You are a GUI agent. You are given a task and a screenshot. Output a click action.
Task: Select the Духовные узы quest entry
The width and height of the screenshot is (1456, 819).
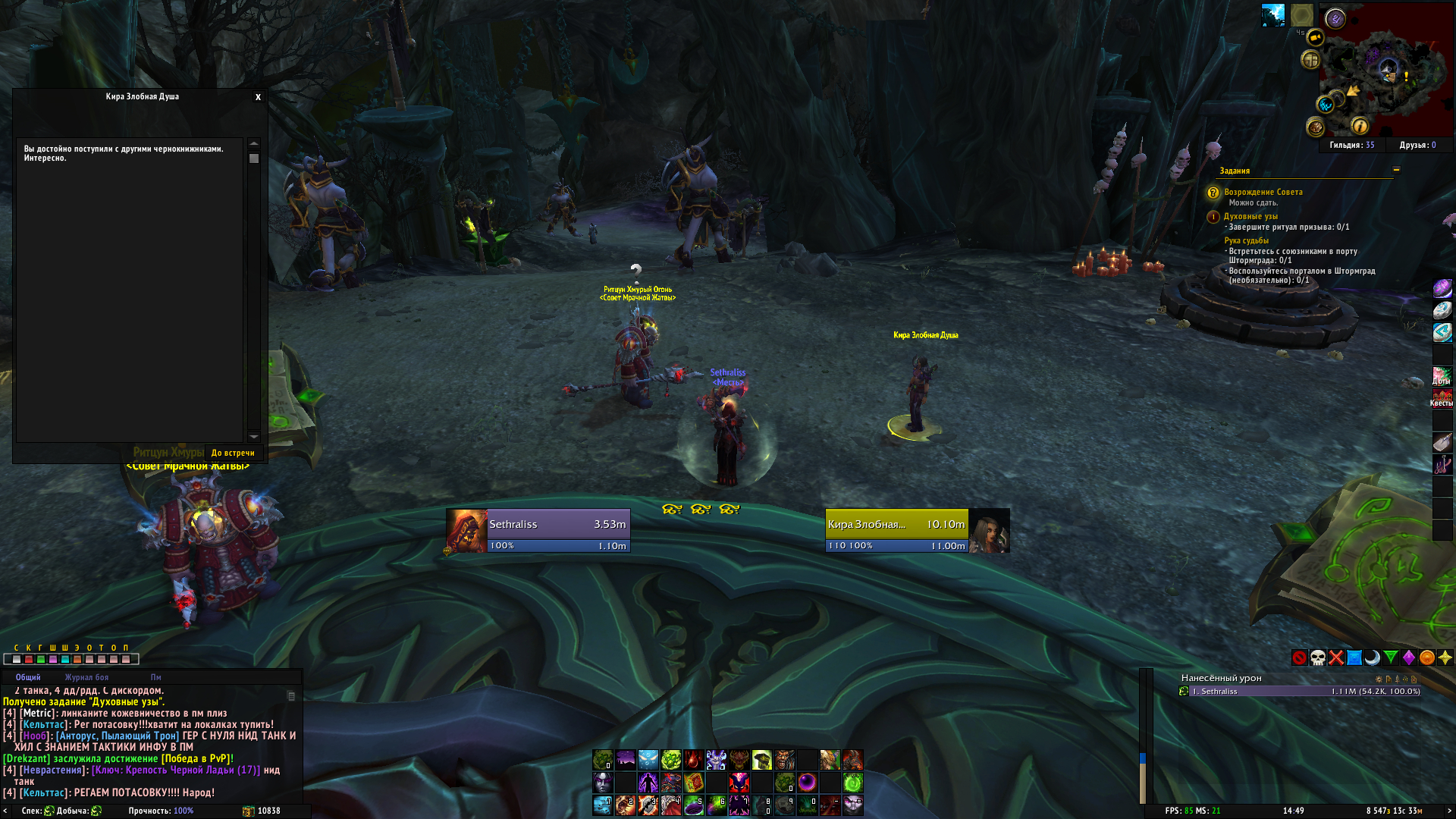pos(1250,216)
